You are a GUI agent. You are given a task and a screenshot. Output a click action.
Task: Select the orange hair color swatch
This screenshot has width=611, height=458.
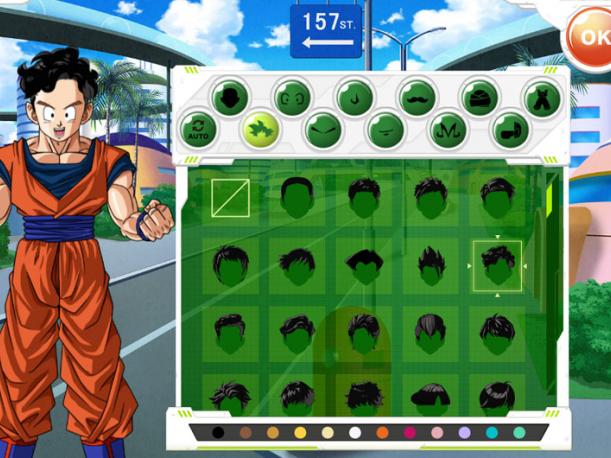(382, 433)
